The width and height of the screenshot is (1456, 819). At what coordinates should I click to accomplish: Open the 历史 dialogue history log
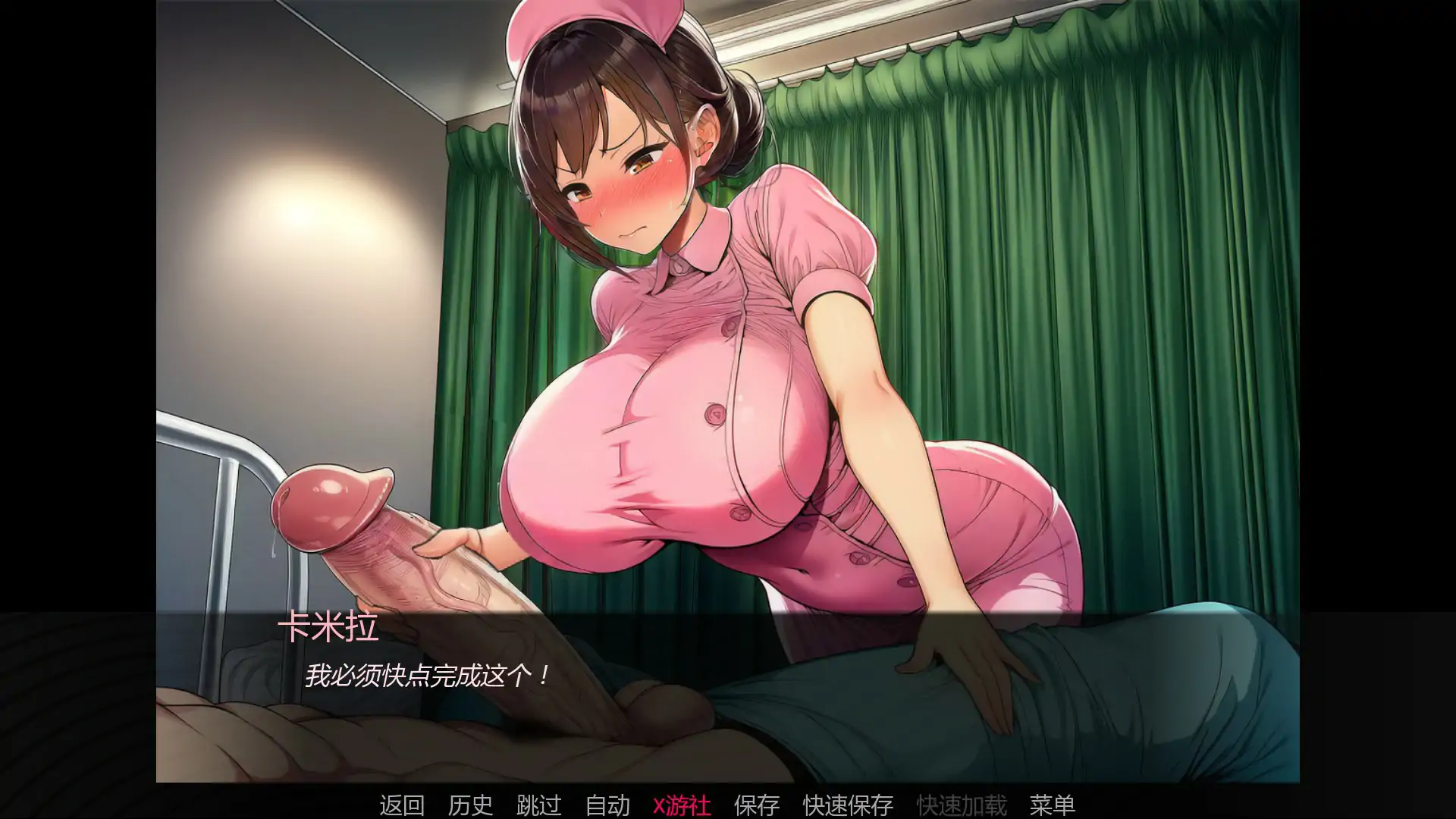click(469, 806)
